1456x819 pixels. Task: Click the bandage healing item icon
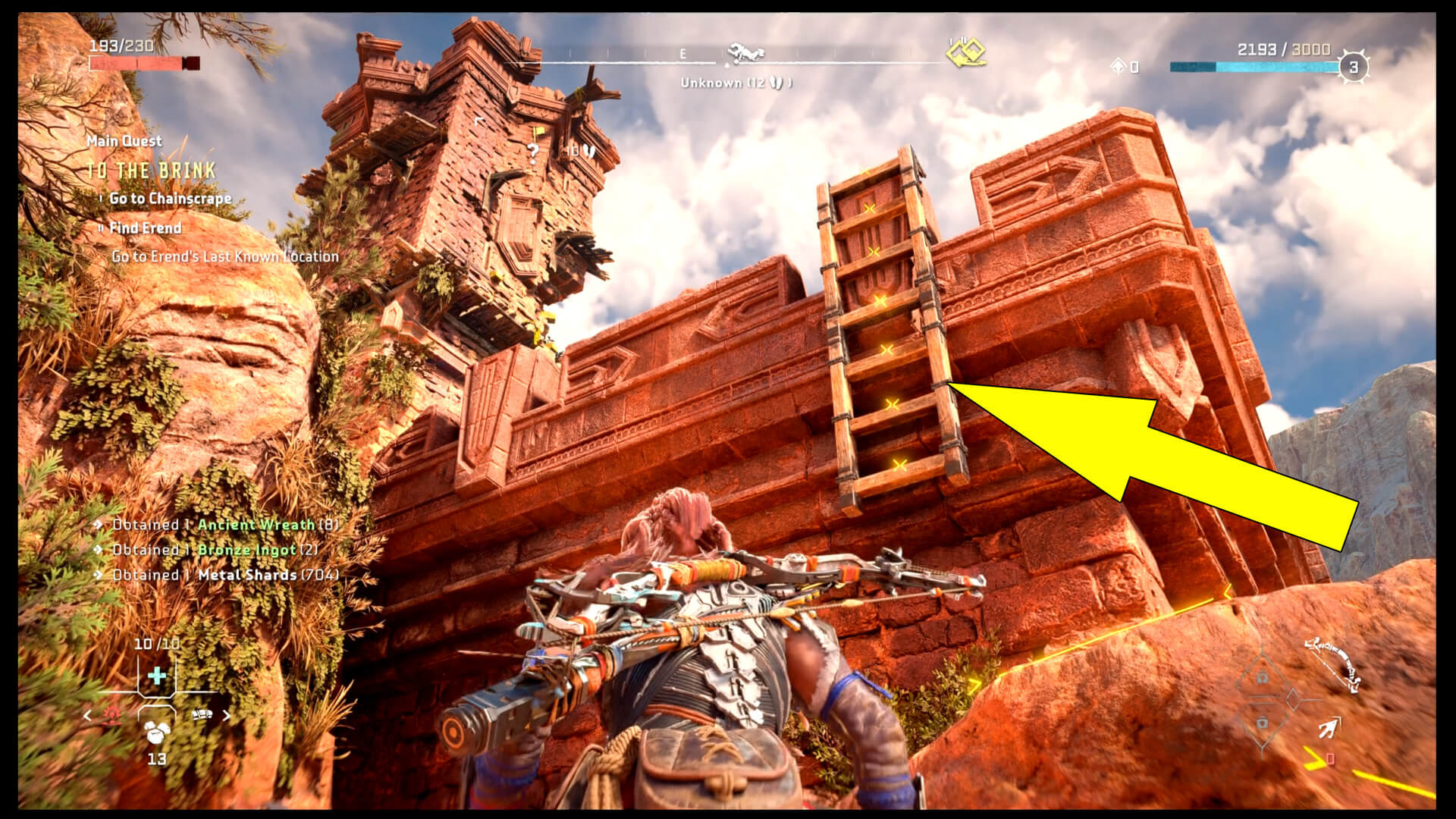coord(202,715)
